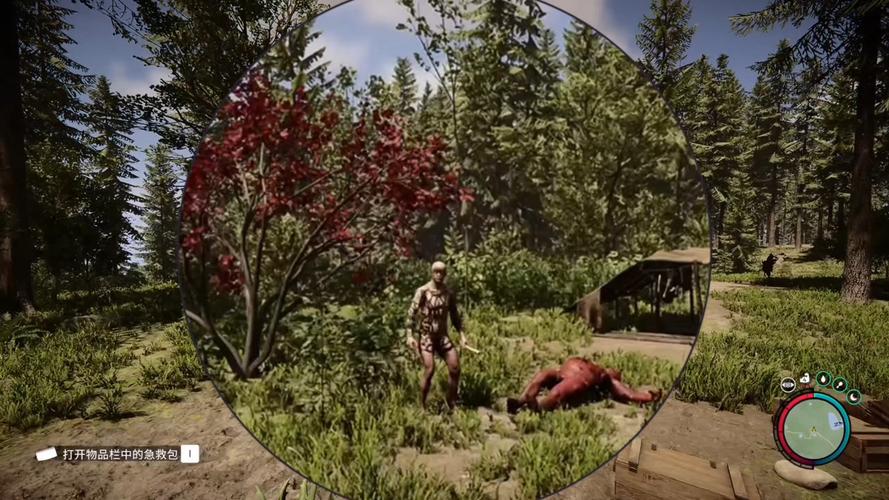Select the water drop thirst icon
Screen dimensions: 889x500
(823, 379)
